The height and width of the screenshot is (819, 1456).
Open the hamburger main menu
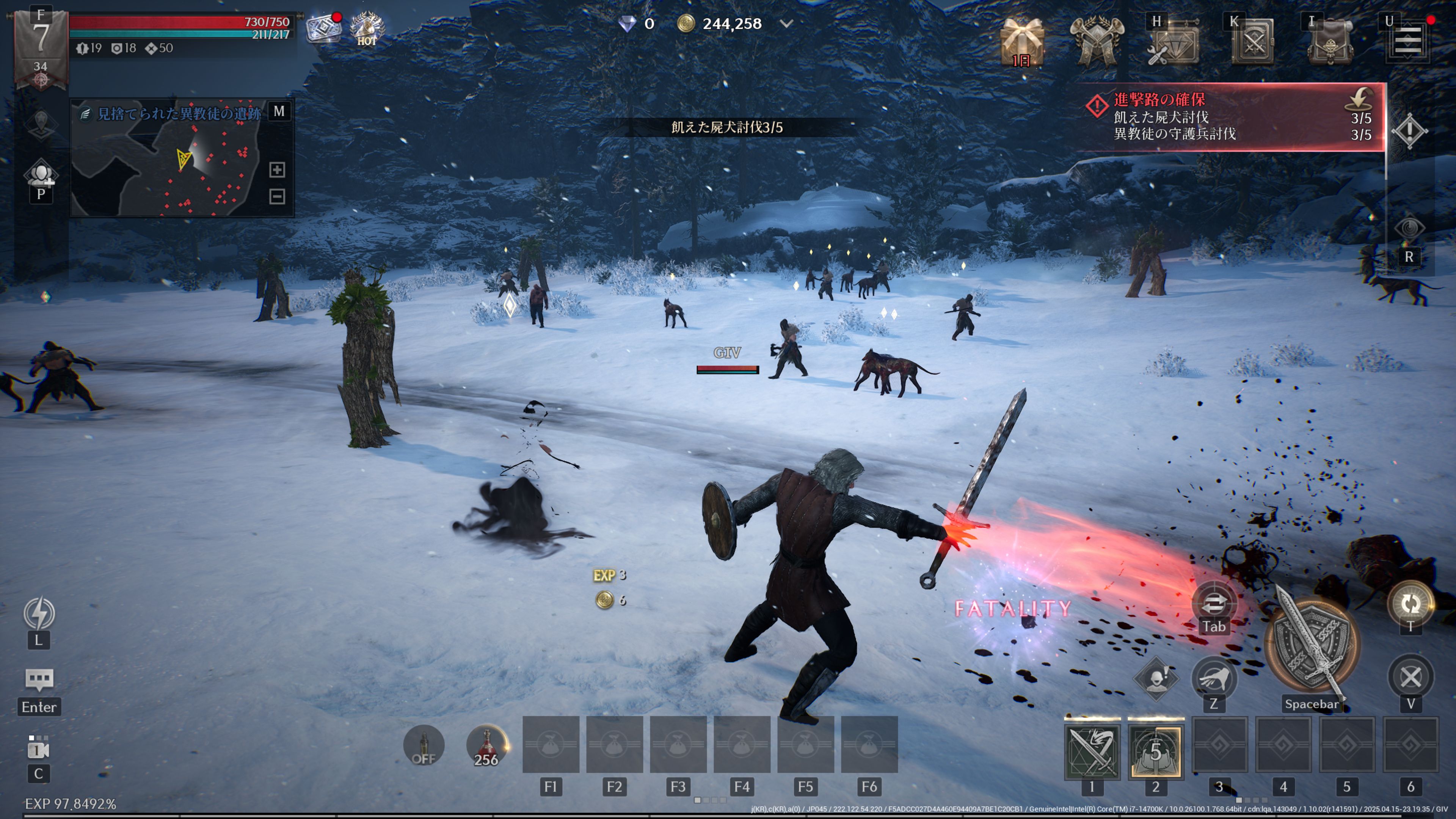coord(1407,41)
